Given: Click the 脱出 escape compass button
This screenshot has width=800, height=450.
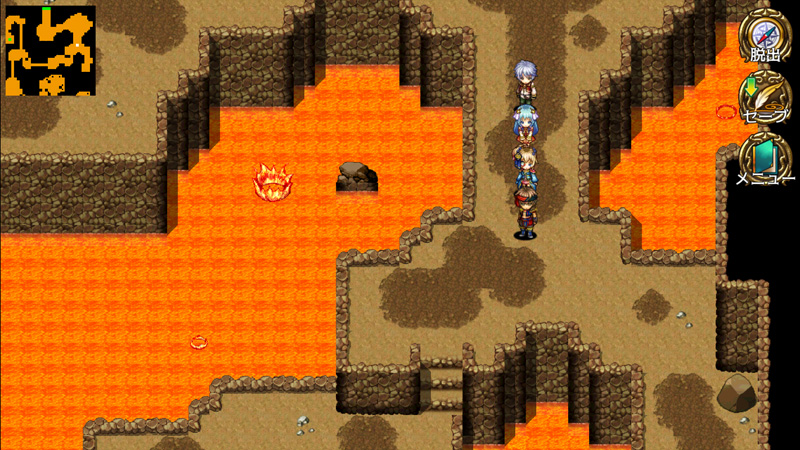Looking at the screenshot, I should pyautogui.click(x=765, y=38).
